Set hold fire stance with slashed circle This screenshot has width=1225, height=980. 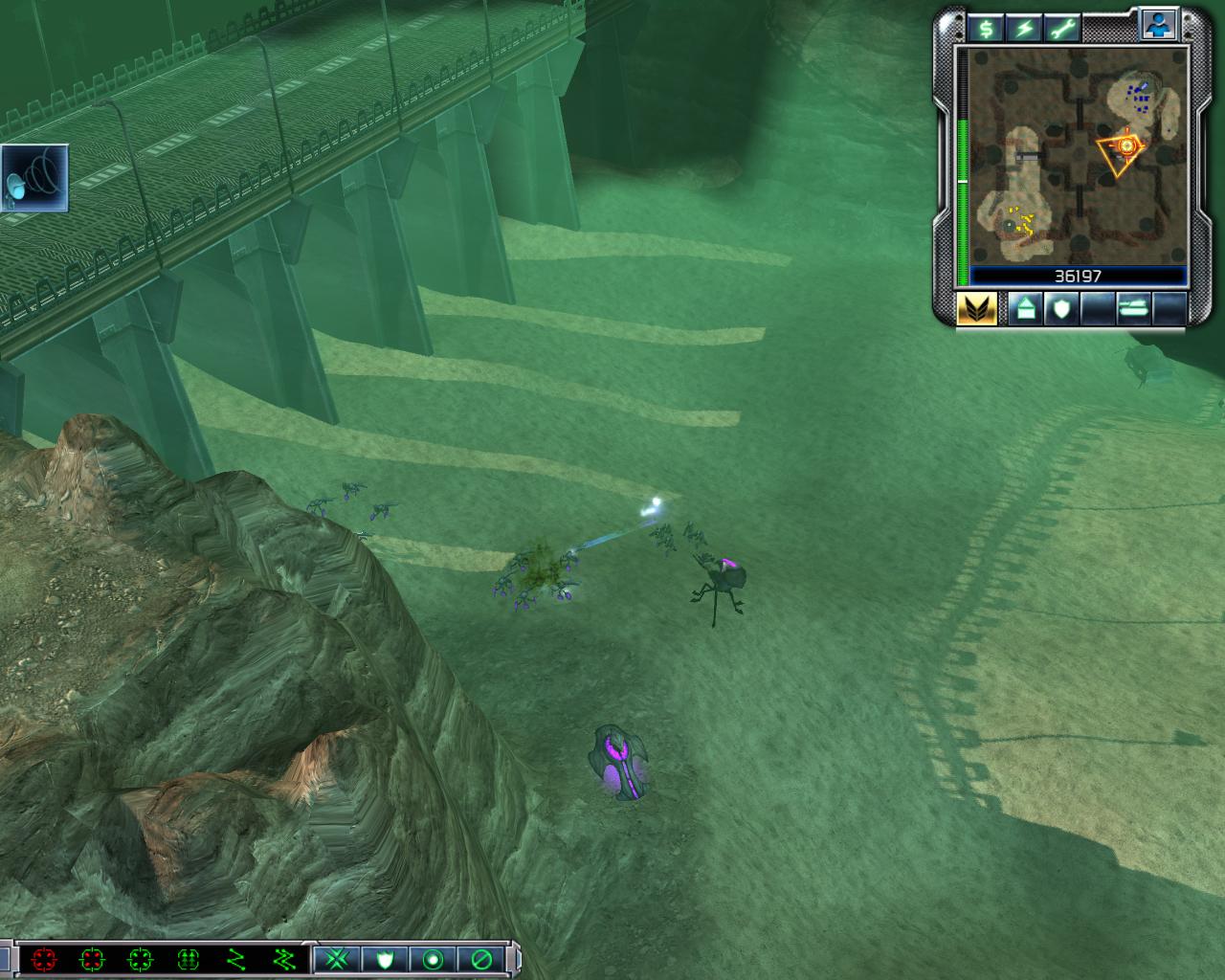click(479, 959)
